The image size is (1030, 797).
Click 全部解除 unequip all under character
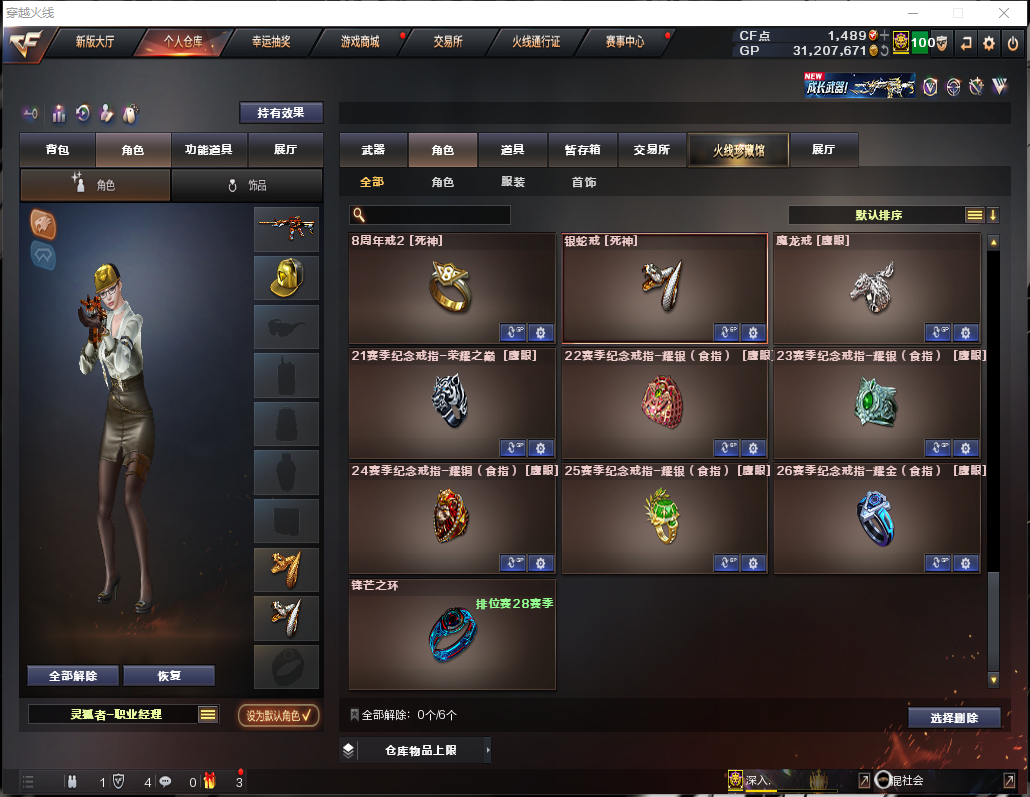(x=73, y=676)
